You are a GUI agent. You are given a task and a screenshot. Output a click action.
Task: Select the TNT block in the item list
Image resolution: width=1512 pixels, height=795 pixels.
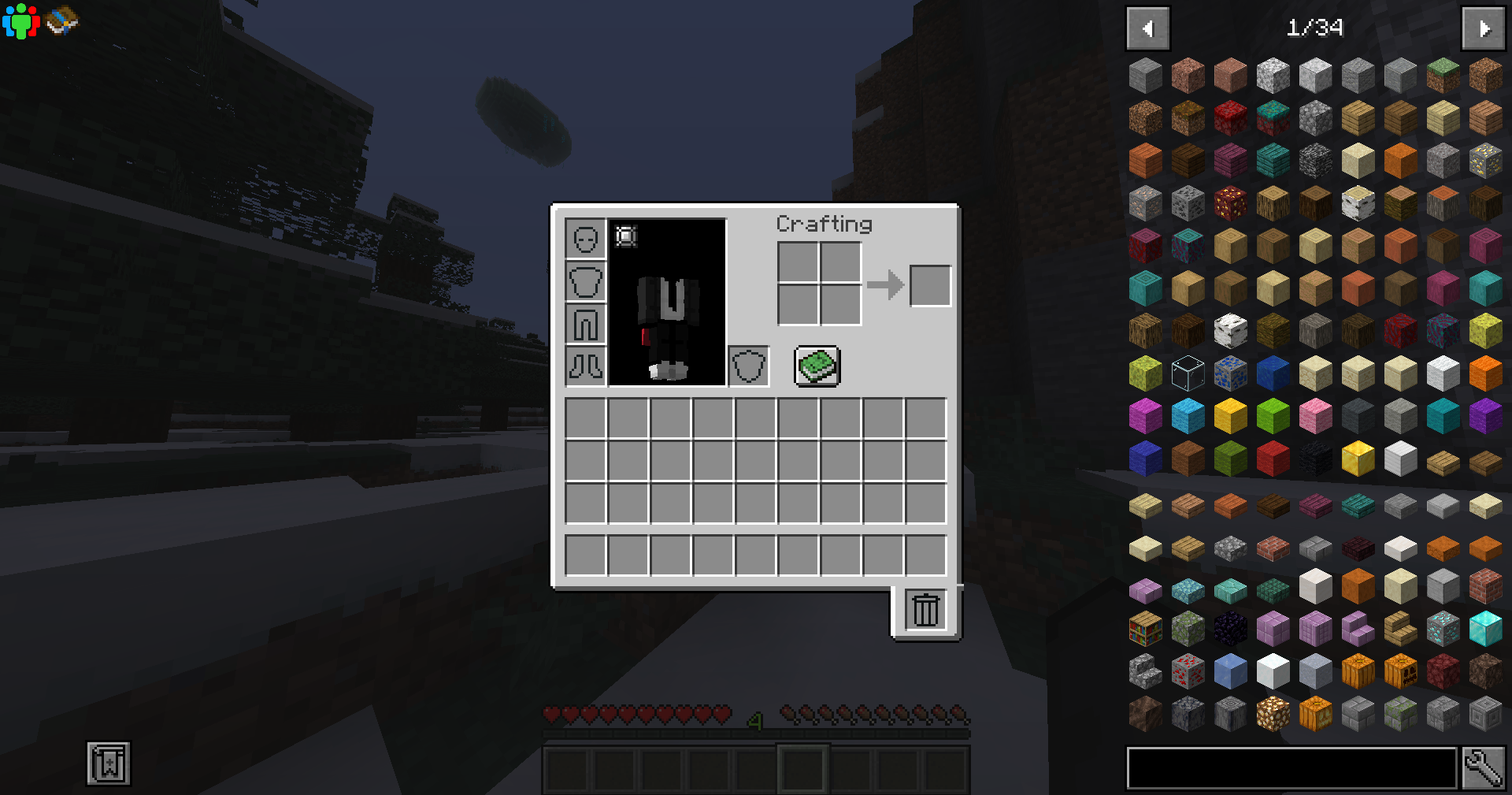(x=1273, y=458)
